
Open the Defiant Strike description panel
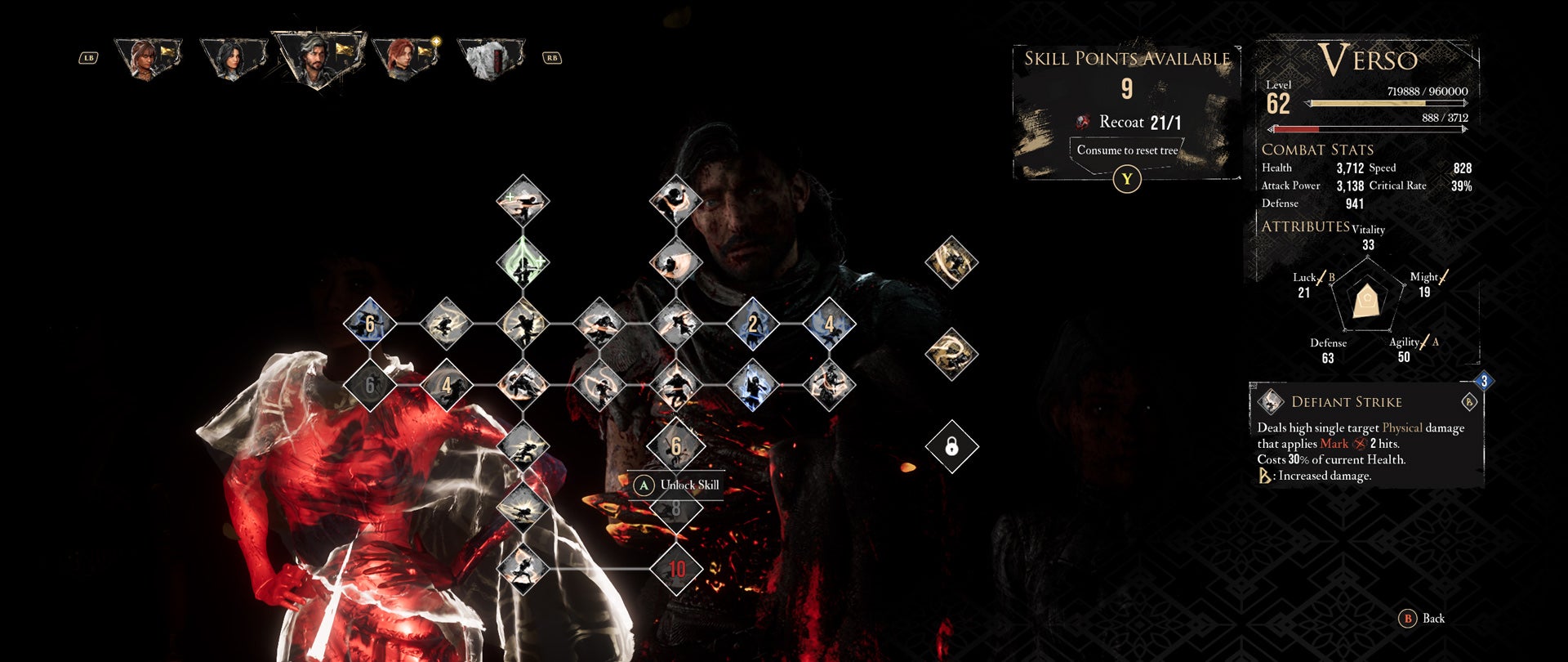click(x=1366, y=436)
